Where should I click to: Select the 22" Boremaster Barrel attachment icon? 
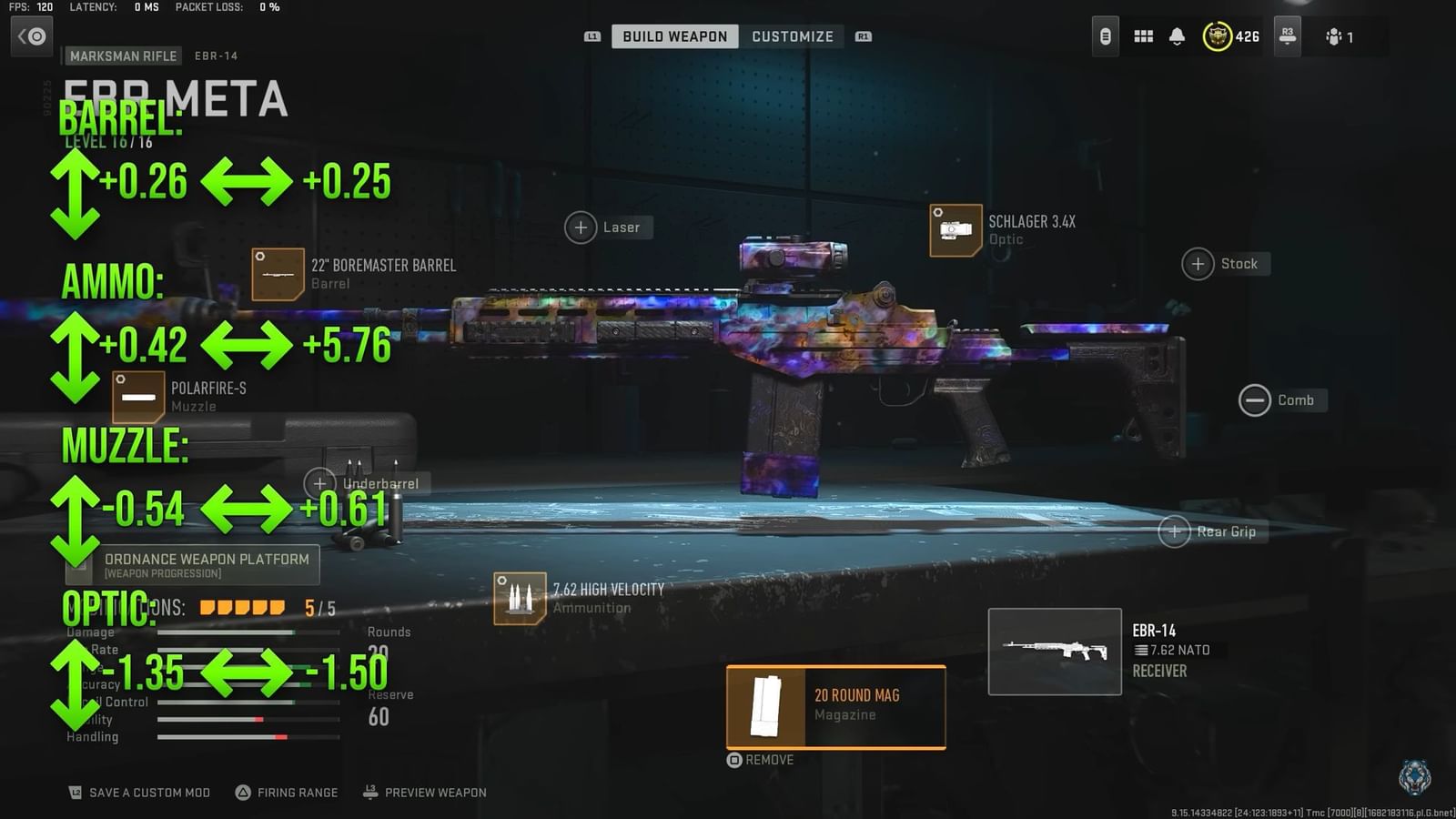tap(278, 273)
